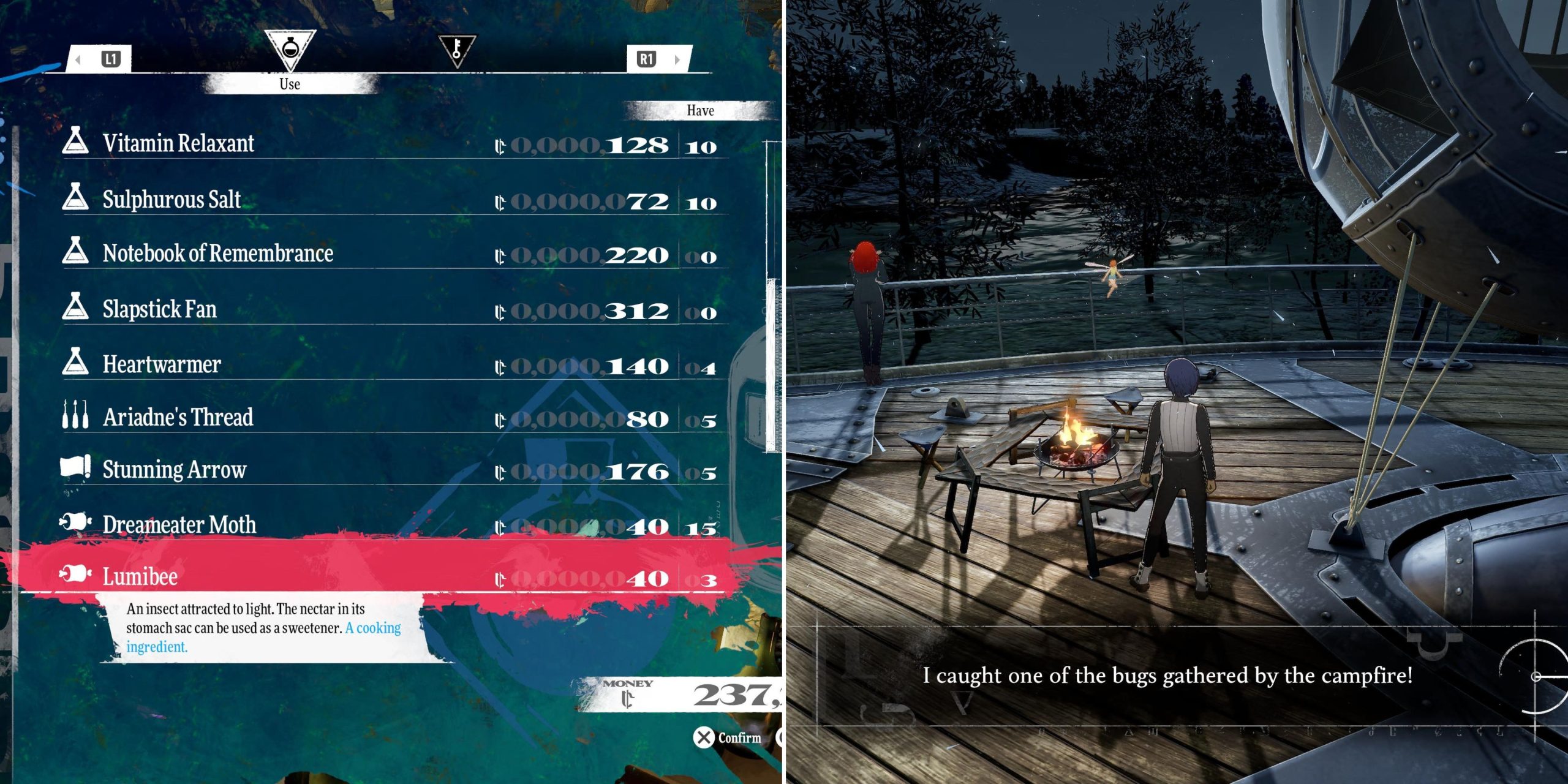This screenshot has width=1568, height=784.
Task: Choose Ariadne's Thread in the list
Action: click(x=178, y=417)
